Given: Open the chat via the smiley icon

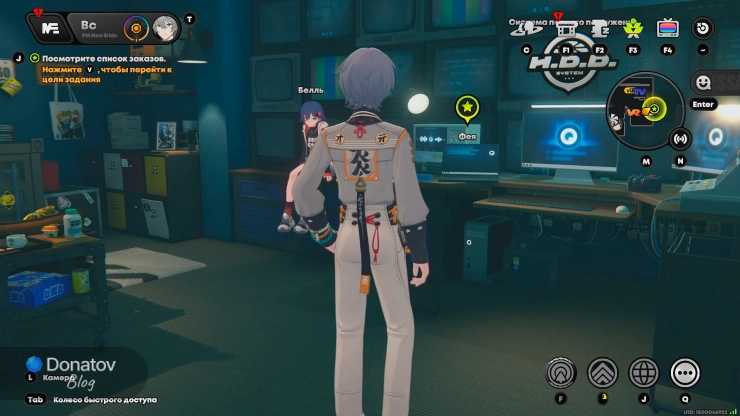Looking at the screenshot, I should [x=703, y=82].
